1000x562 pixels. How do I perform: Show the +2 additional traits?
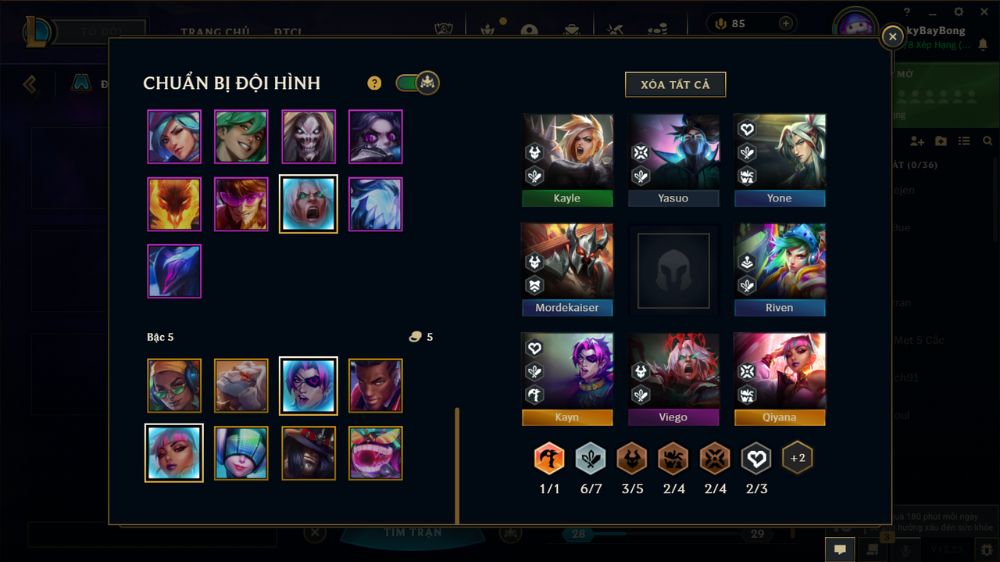pyautogui.click(x=797, y=458)
